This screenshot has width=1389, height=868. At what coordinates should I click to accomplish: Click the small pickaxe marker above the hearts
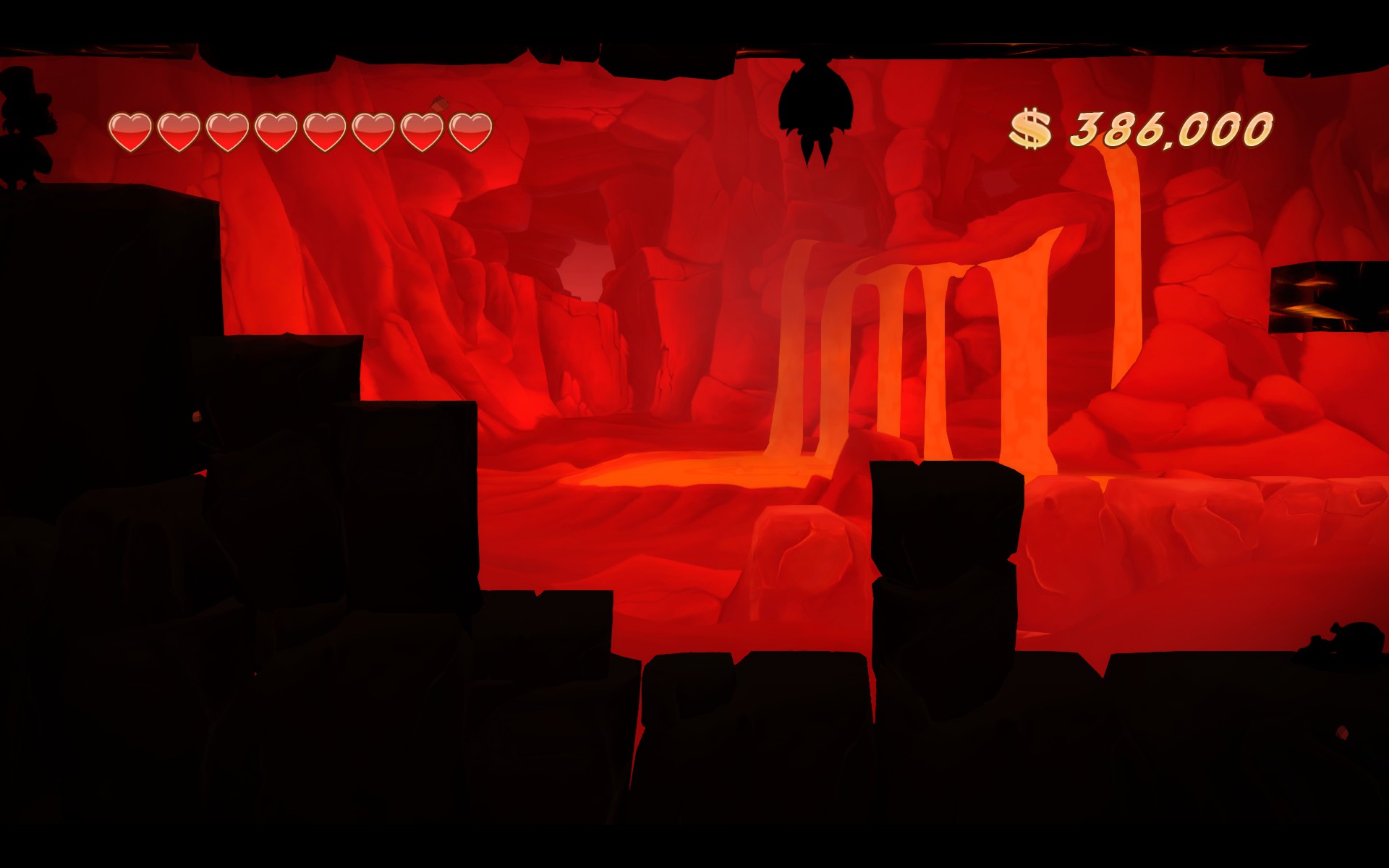[x=439, y=101]
